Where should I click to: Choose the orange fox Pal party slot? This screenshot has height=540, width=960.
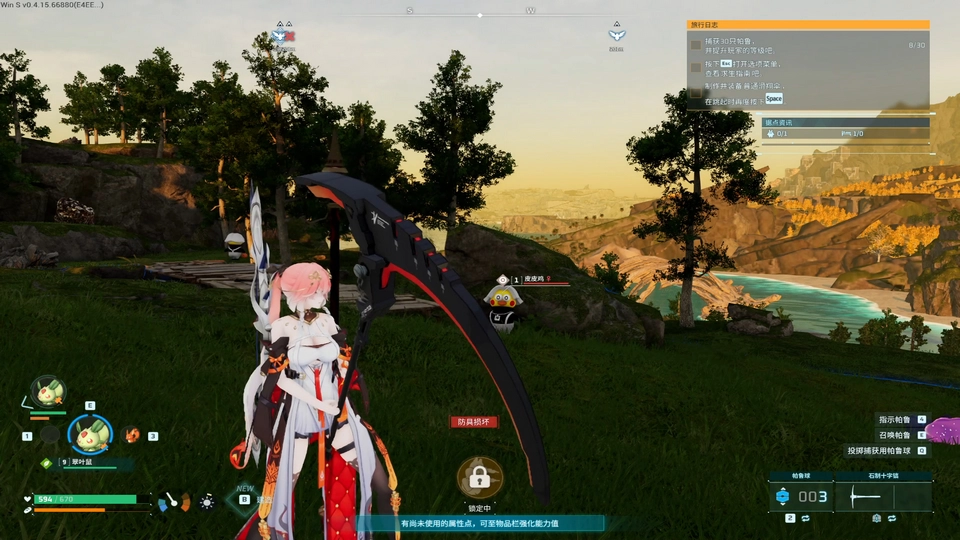pos(132,435)
